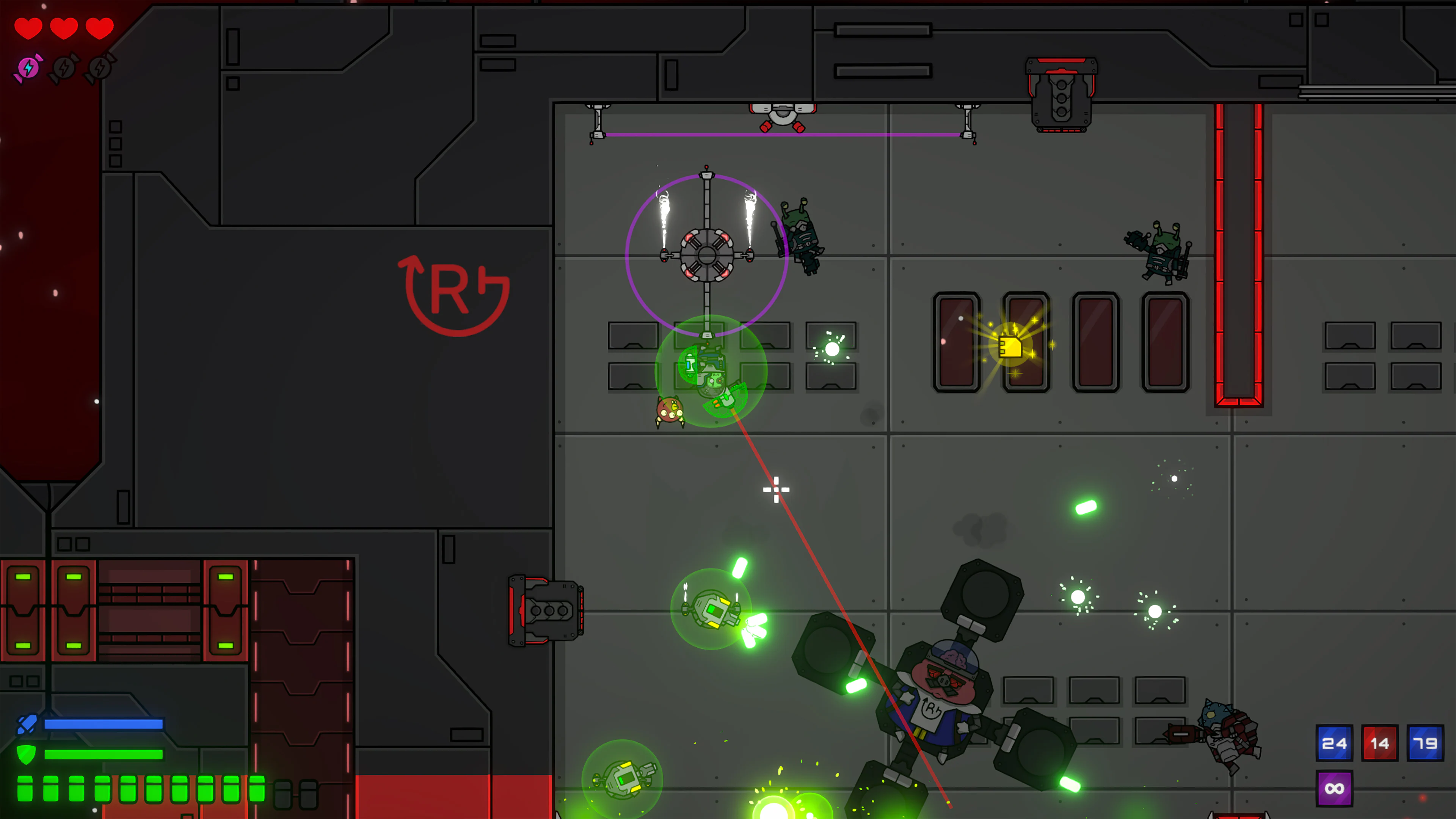Click the second grayed-out lightning ability slot

point(63,67)
